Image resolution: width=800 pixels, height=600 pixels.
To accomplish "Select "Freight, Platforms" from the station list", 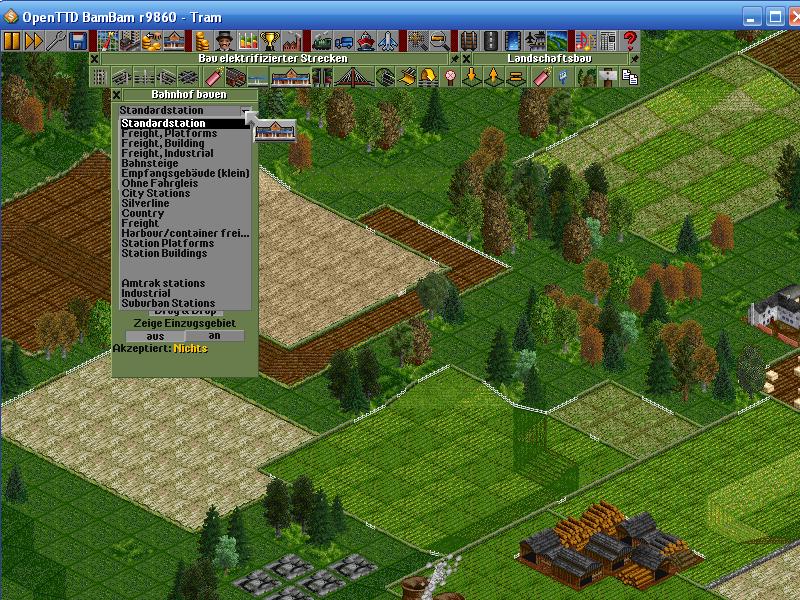I will tap(169, 133).
